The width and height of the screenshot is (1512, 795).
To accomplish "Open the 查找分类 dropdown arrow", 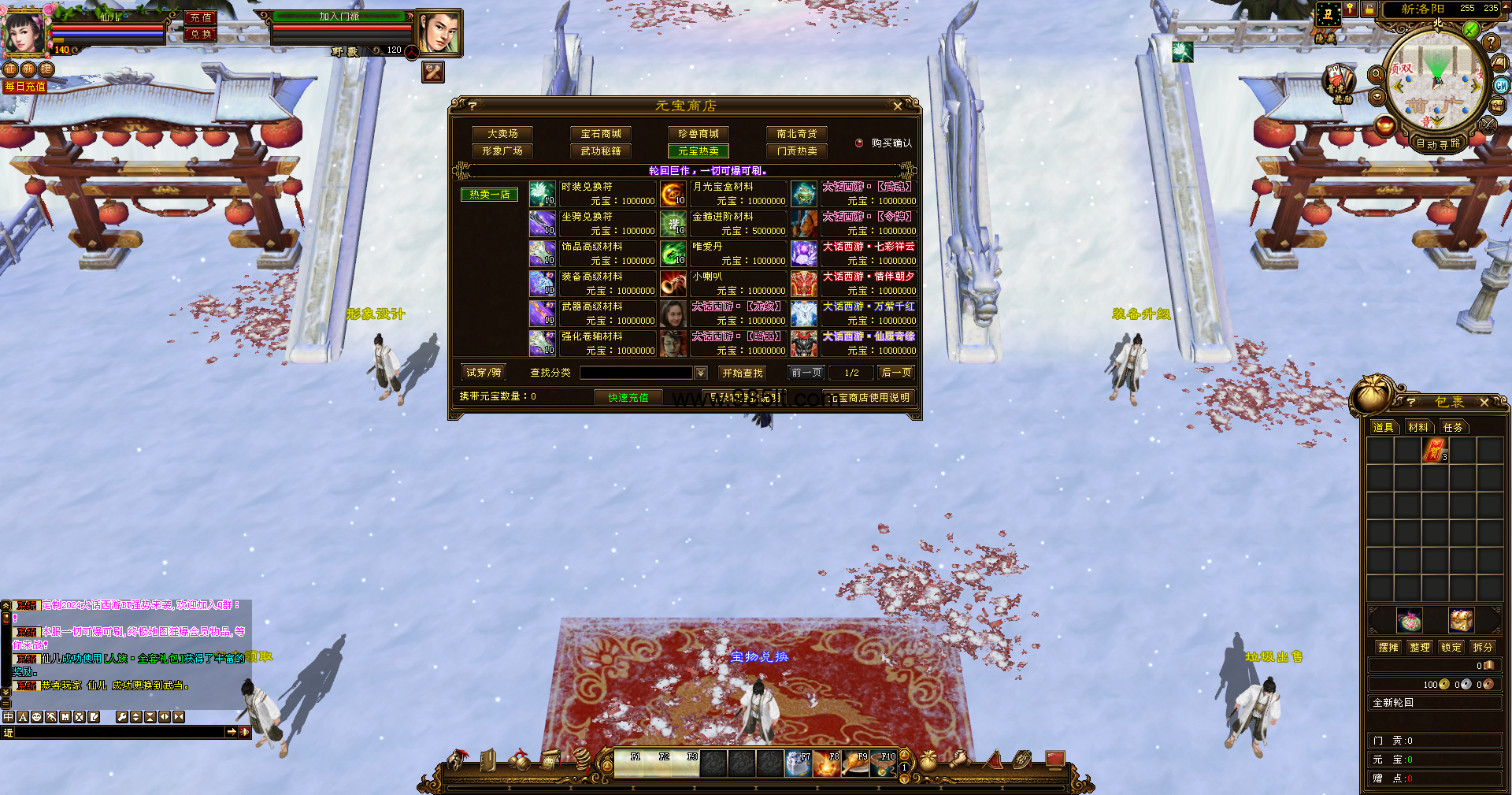I will pos(701,373).
